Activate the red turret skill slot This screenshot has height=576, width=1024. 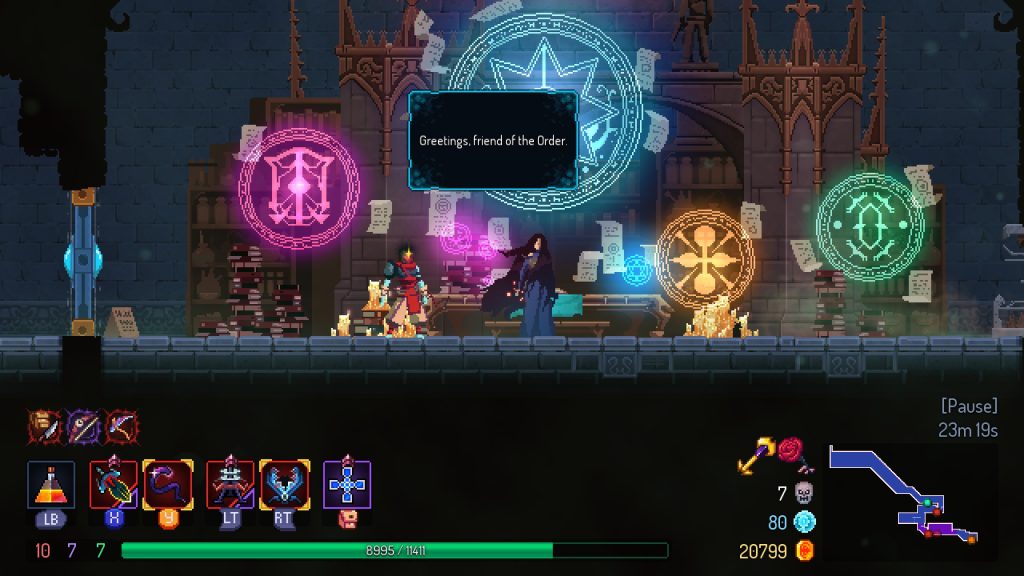[x=231, y=485]
